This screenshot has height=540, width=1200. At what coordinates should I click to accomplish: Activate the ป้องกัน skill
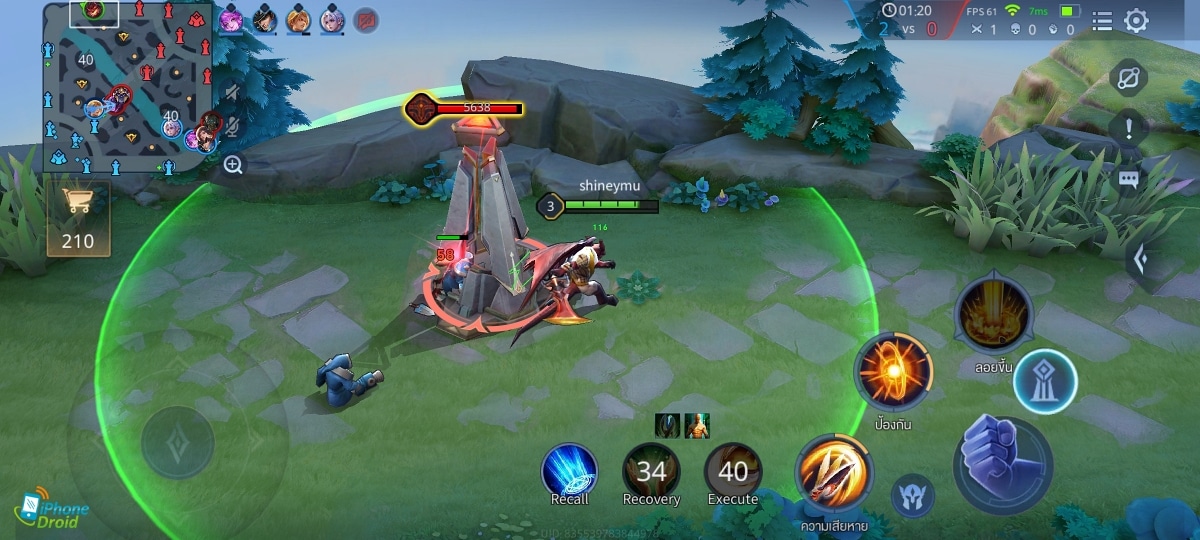pos(893,373)
